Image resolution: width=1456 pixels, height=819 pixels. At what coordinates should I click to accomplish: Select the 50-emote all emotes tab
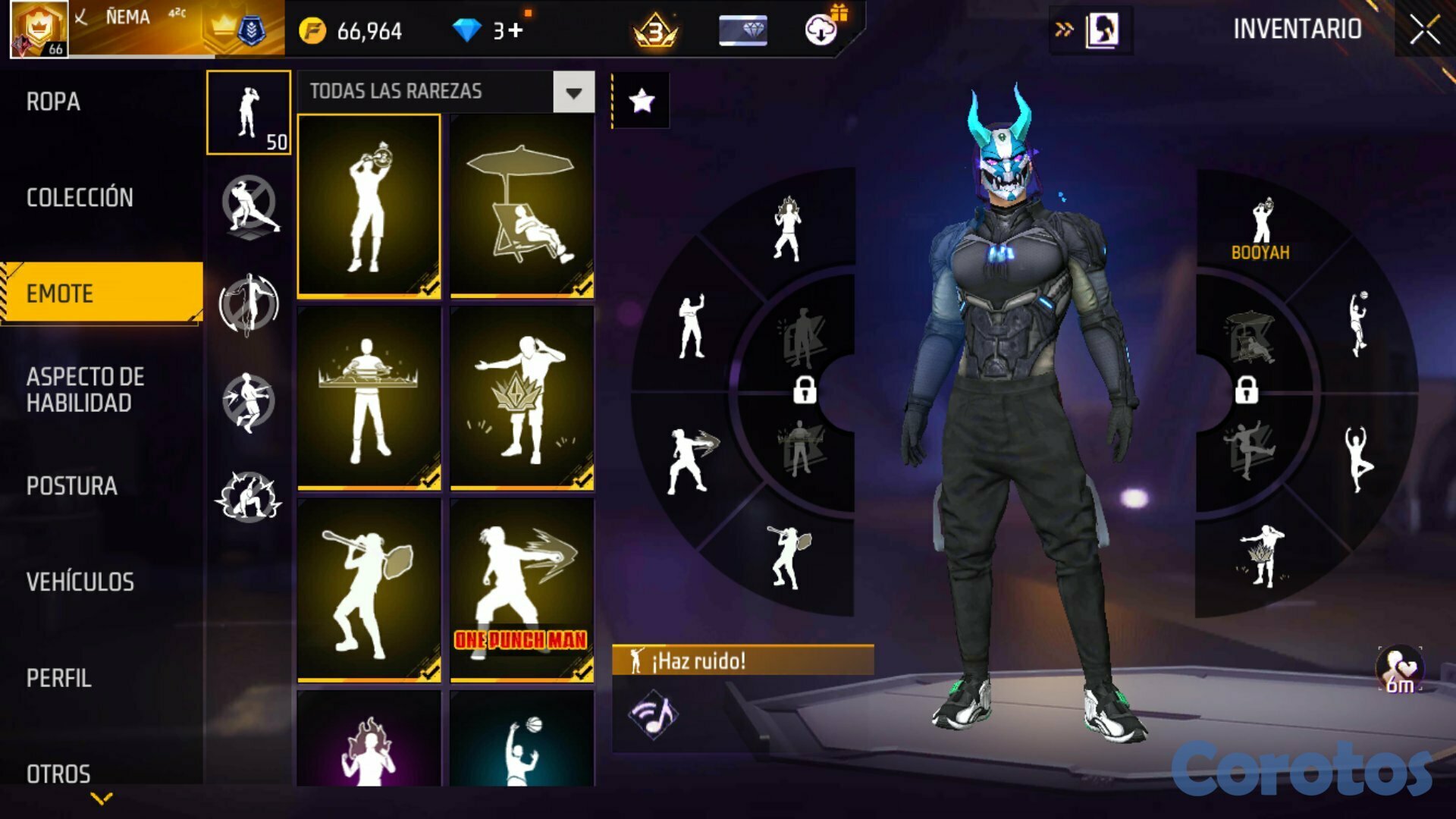click(249, 112)
